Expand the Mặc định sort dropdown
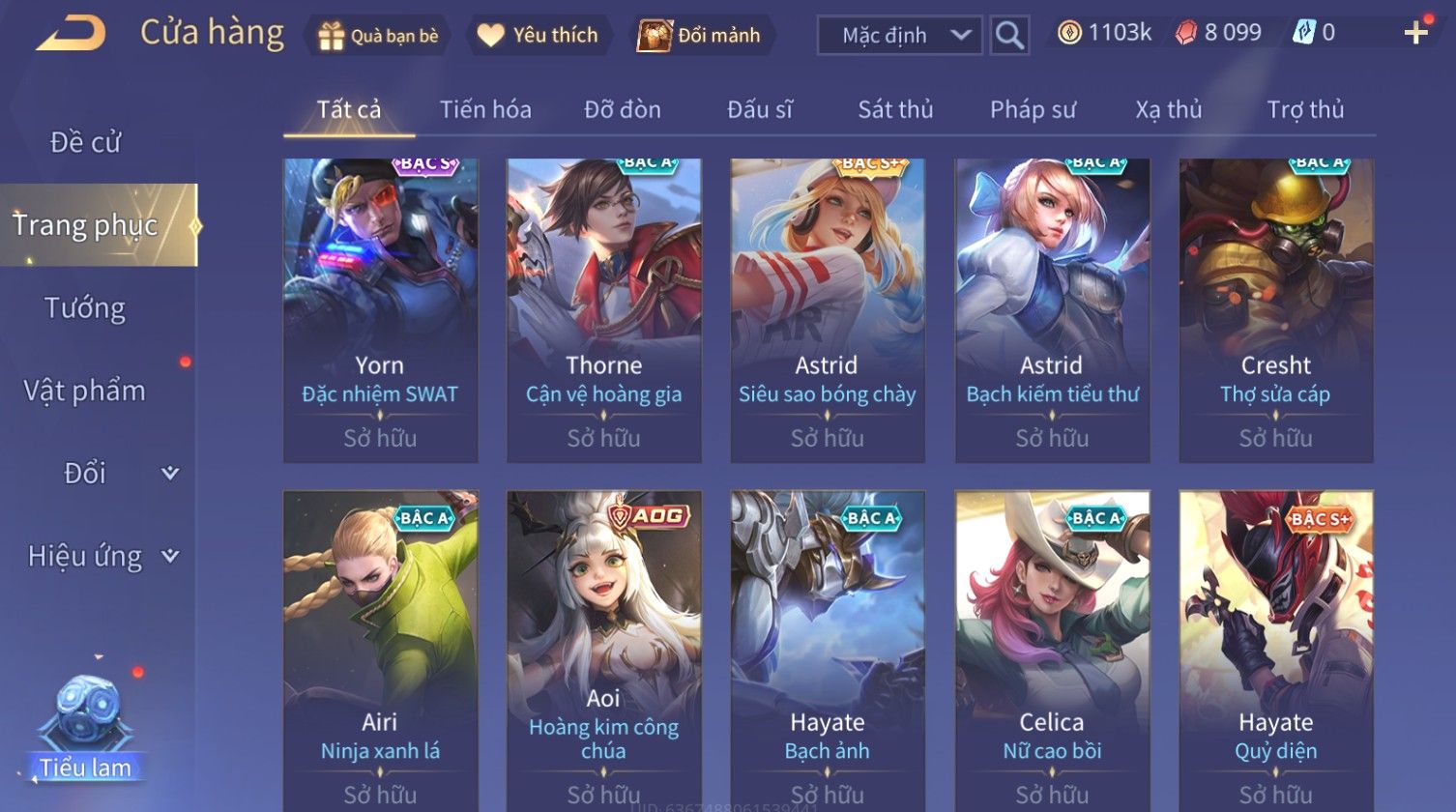 (899, 36)
